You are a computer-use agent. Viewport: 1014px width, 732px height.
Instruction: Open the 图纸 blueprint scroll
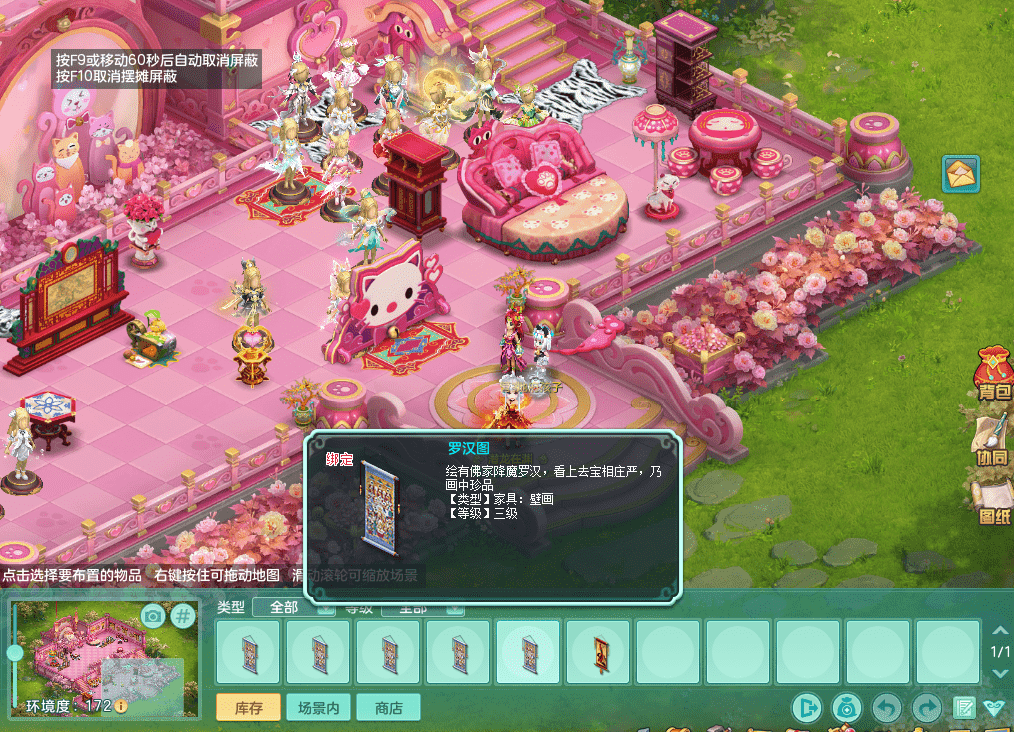[x=993, y=503]
